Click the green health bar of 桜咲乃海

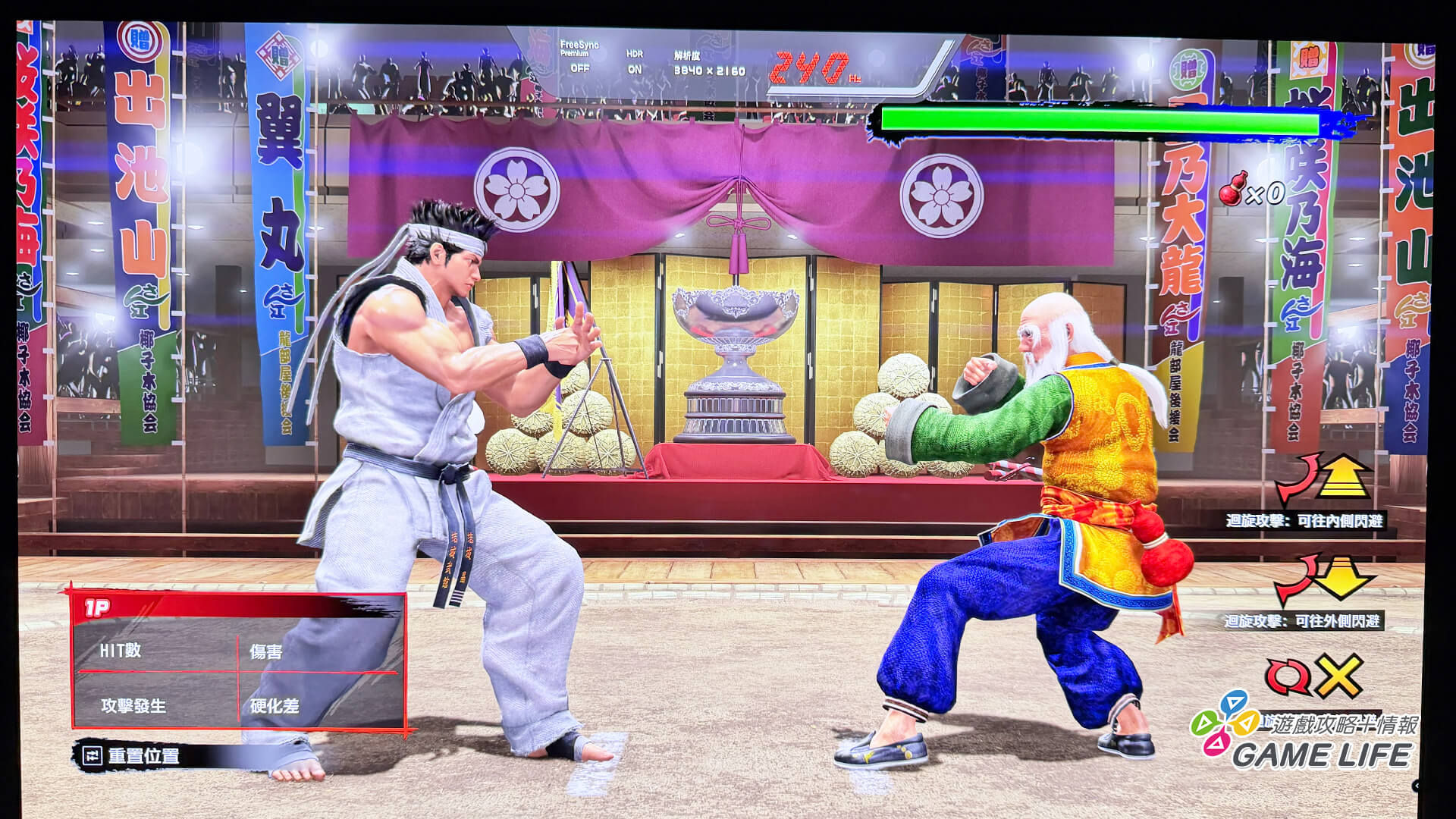[x=1100, y=121]
